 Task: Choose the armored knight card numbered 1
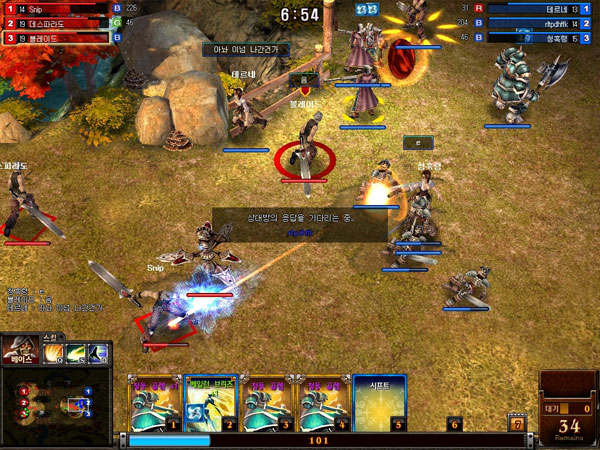154,401
